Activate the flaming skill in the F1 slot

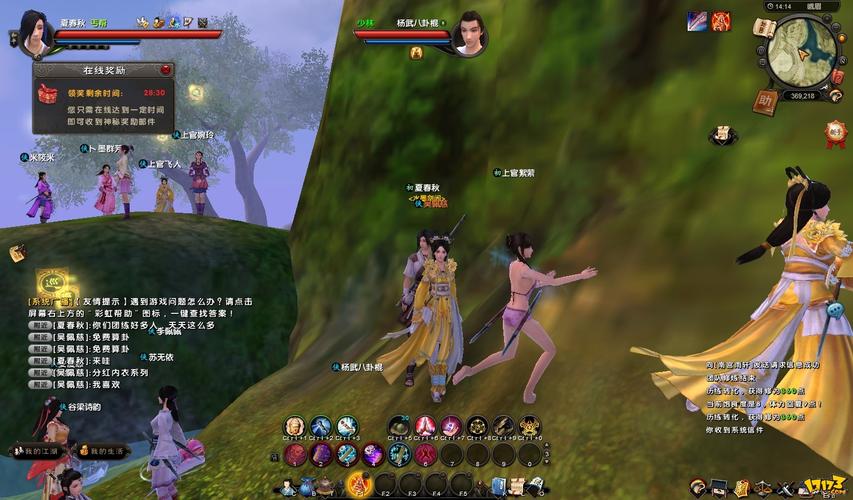tap(359, 486)
